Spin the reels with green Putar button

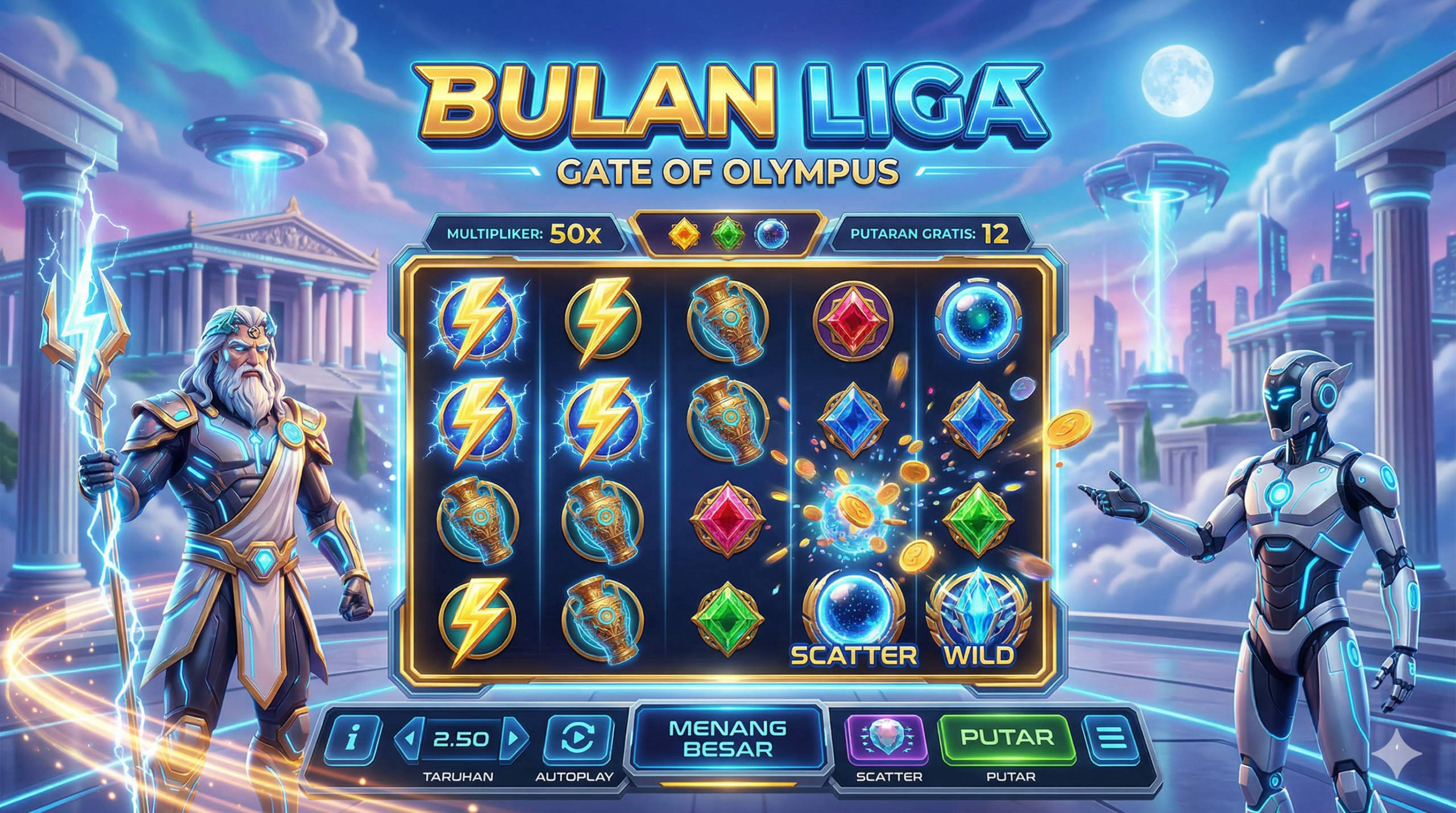pyautogui.click(x=1006, y=738)
